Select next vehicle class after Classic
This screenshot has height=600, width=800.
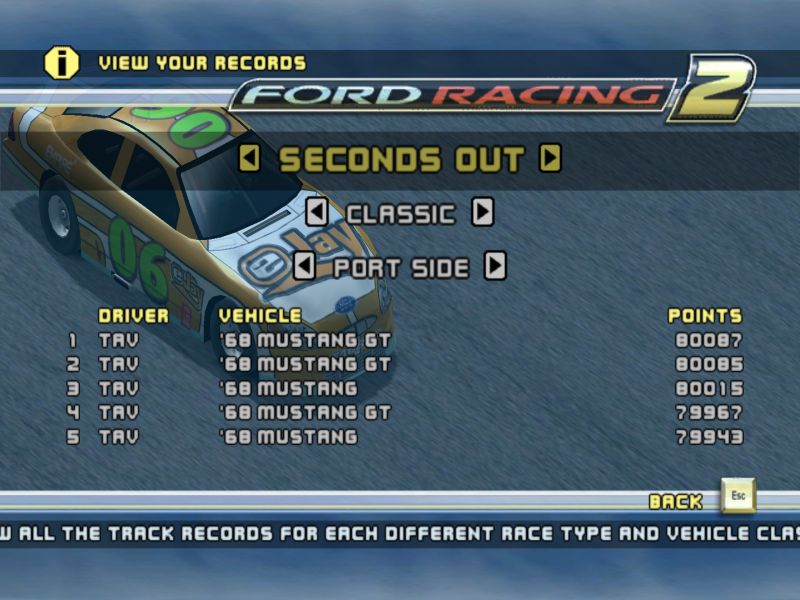(x=483, y=213)
